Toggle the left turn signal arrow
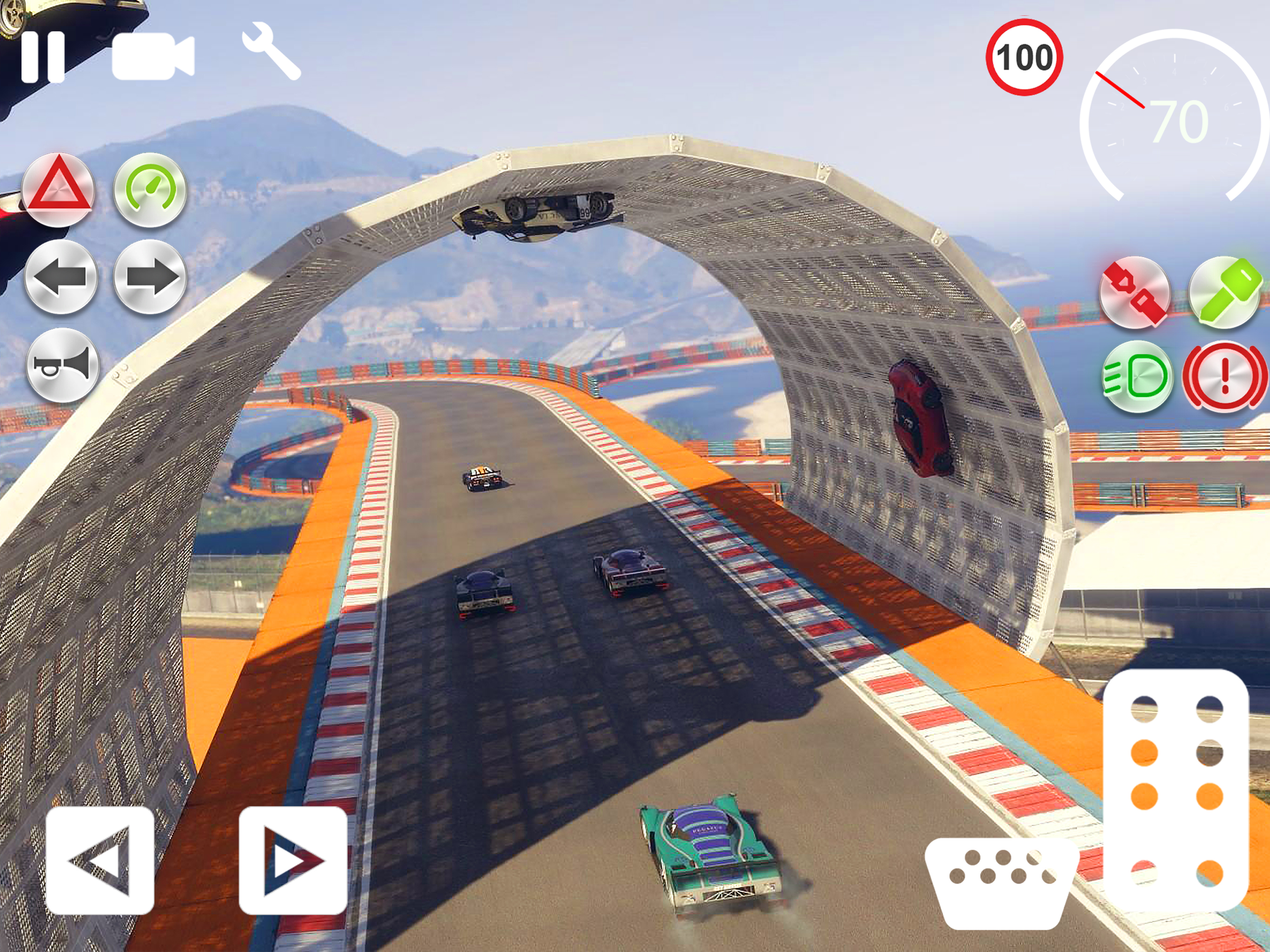 pyautogui.click(x=61, y=278)
